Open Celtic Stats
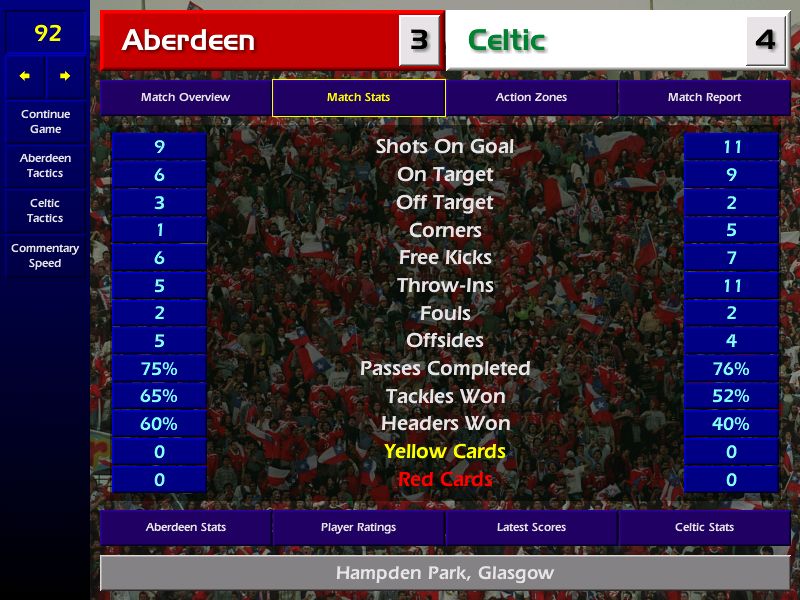This screenshot has width=800, height=600. point(704,528)
